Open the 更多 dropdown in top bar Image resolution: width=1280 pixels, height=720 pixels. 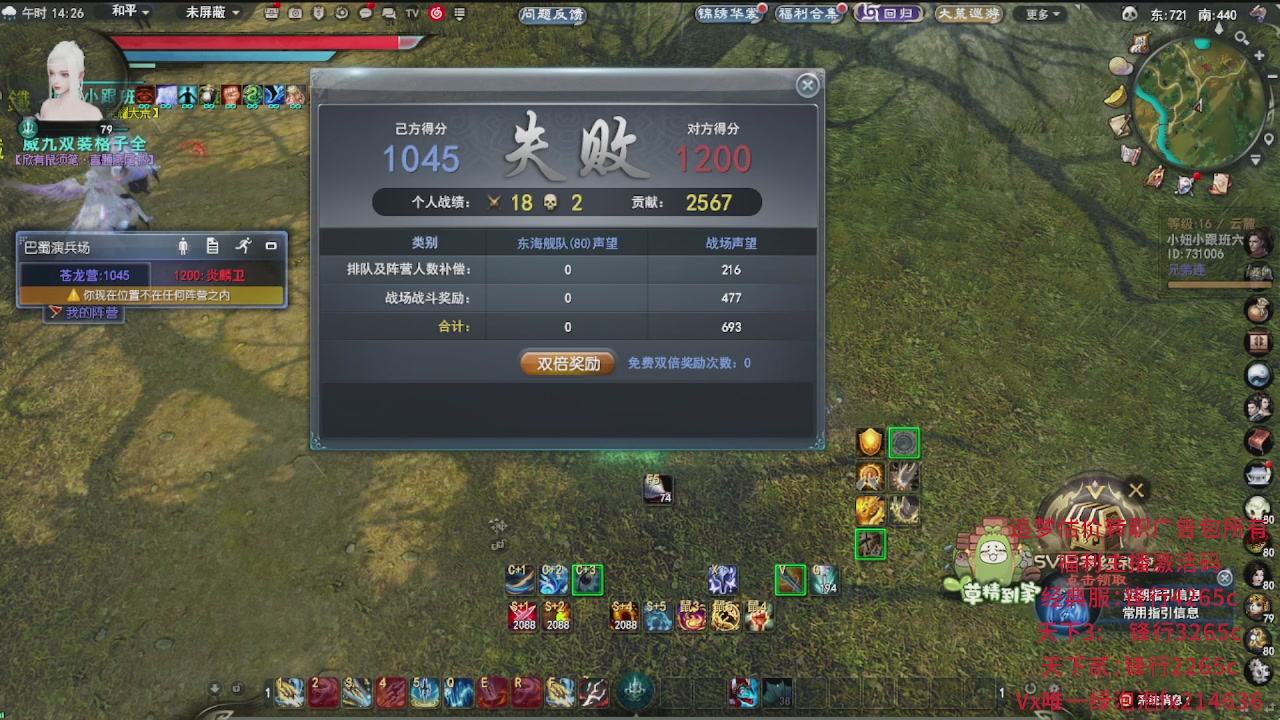point(1039,13)
